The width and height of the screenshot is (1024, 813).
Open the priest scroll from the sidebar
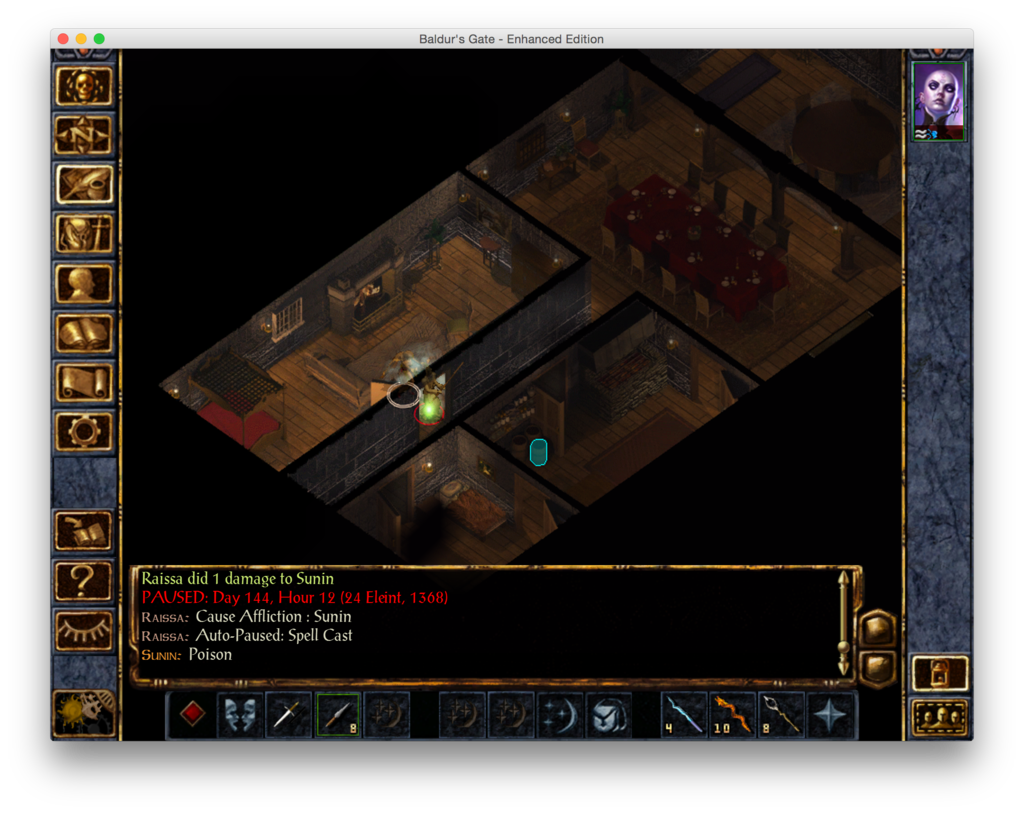(84, 383)
